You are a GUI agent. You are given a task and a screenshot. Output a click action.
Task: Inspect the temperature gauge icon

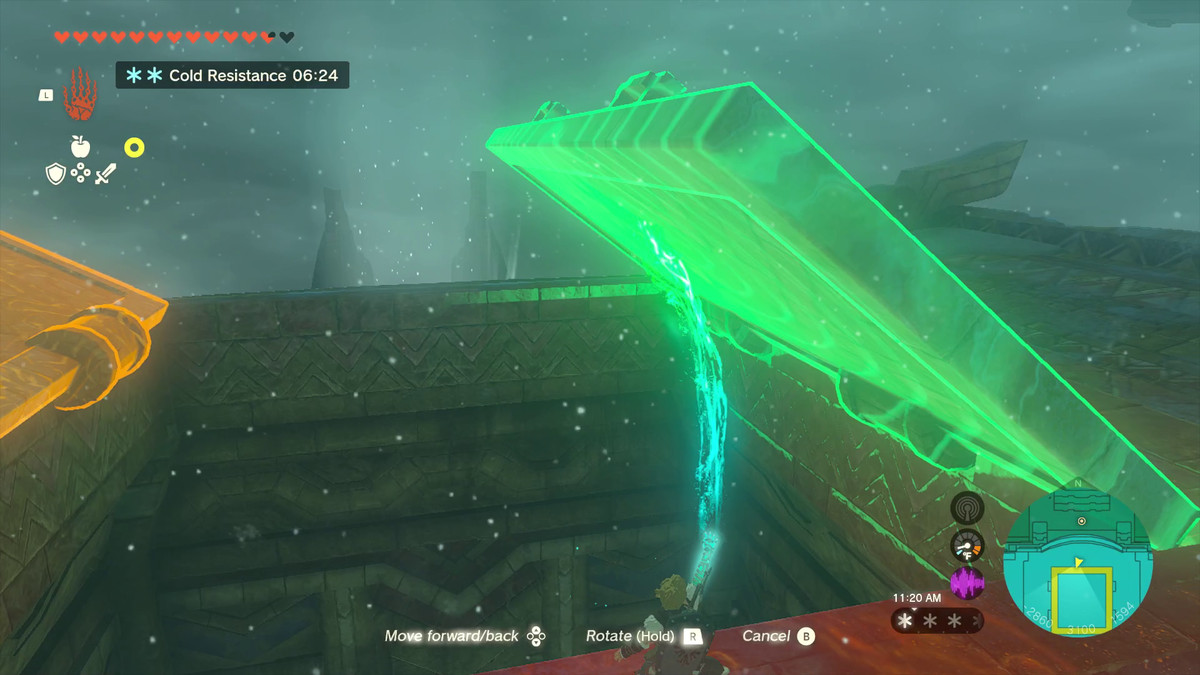point(967,545)
